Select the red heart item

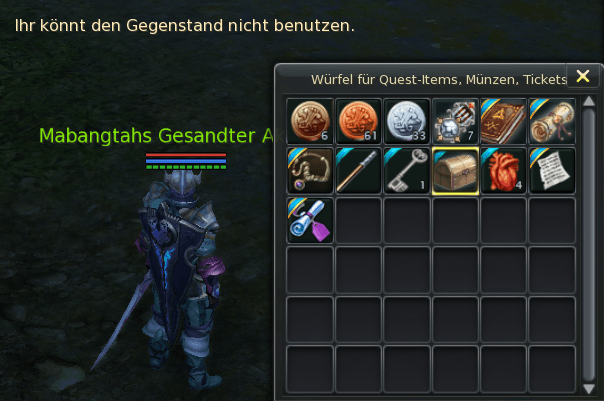coord(503,170)
